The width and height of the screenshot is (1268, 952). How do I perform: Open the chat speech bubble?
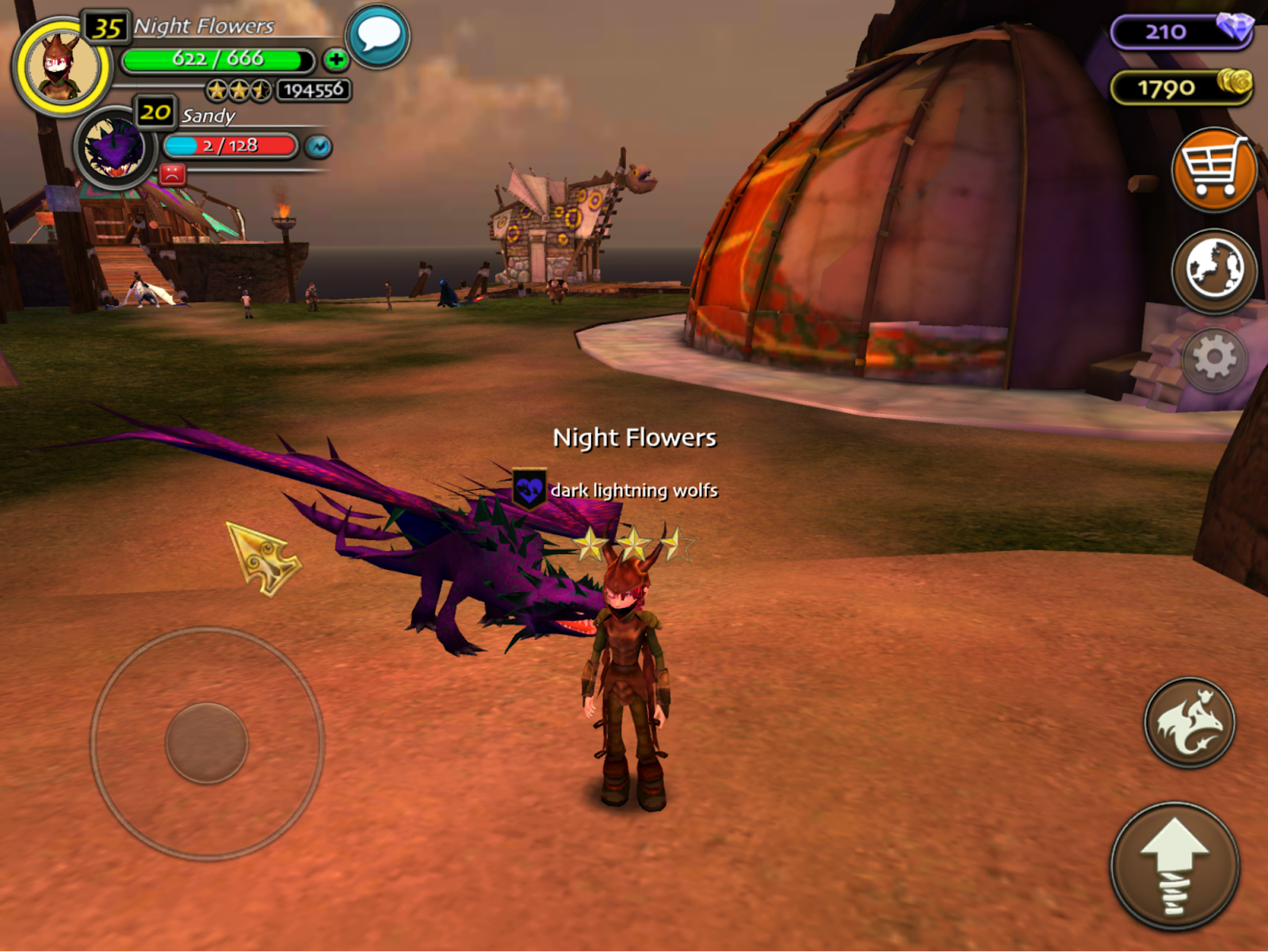click(378, 36)
